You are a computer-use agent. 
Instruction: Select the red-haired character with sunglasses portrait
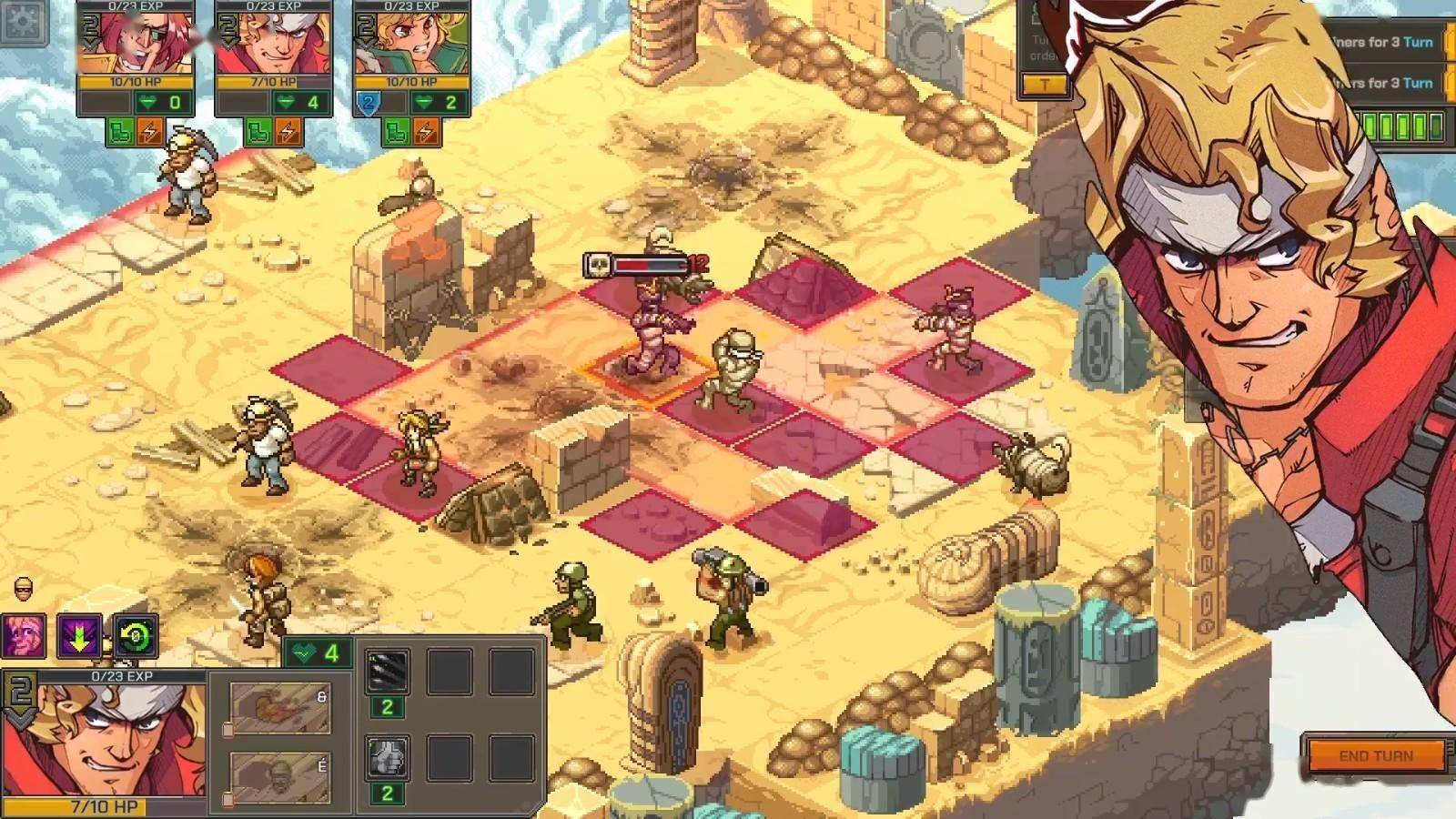[x=136, y=43]
